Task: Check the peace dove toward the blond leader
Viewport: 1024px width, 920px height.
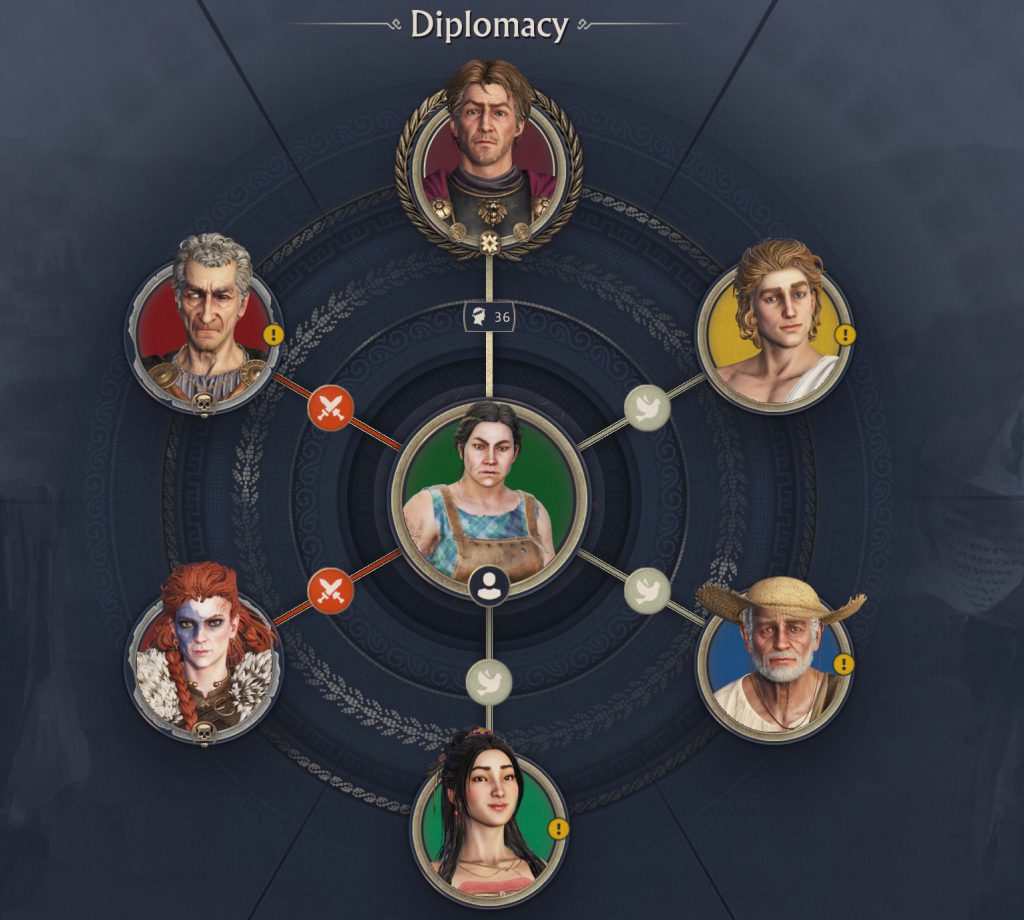Action: click(647, 407)
